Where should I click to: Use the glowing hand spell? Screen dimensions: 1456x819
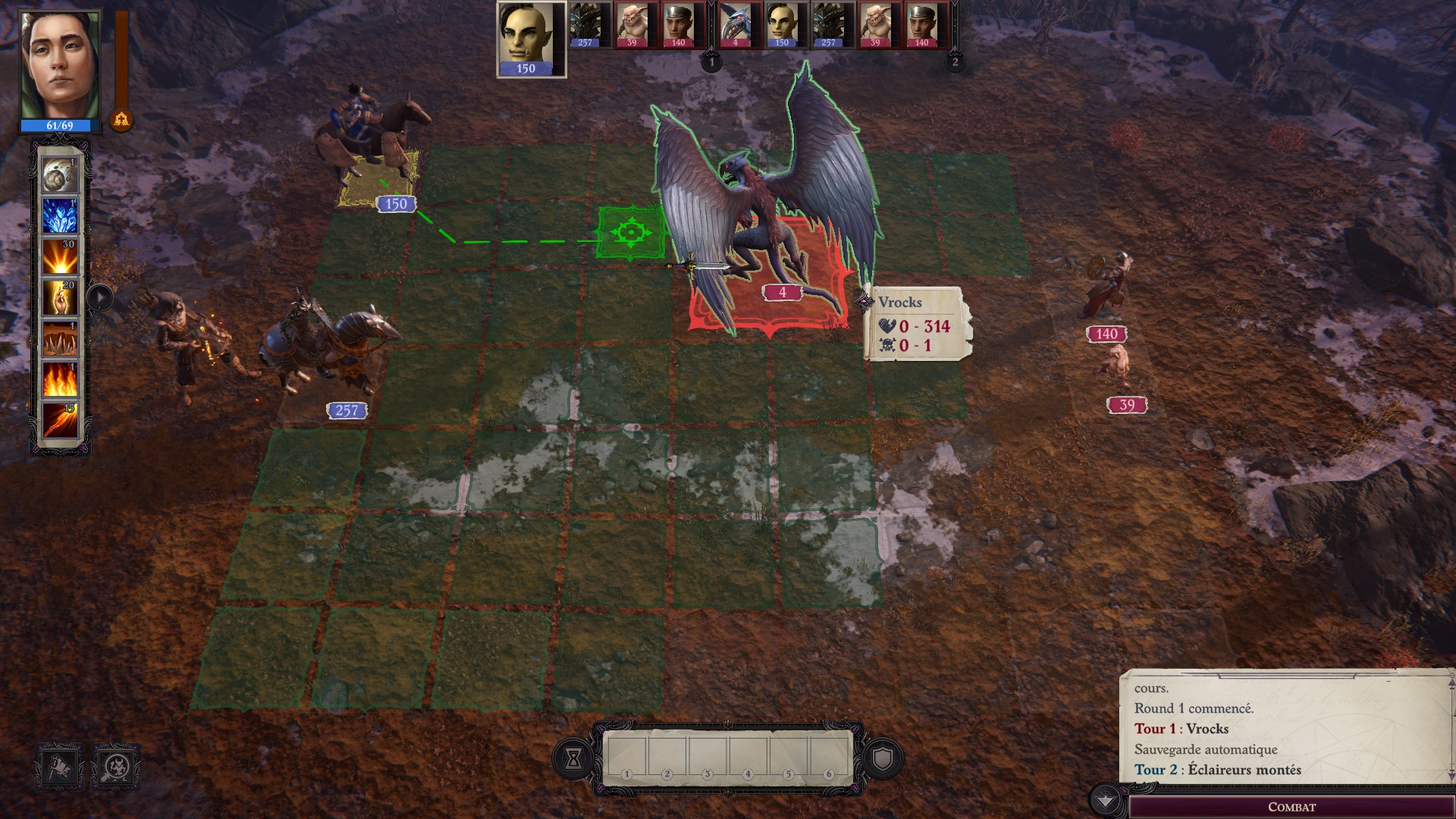click(60, 298)
